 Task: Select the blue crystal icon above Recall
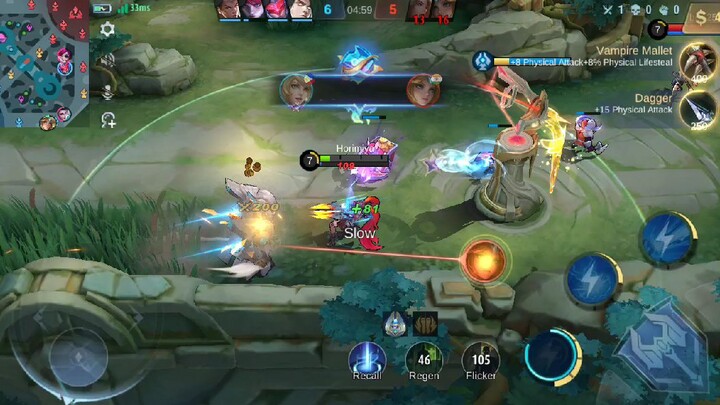click(x=396, y=323)
